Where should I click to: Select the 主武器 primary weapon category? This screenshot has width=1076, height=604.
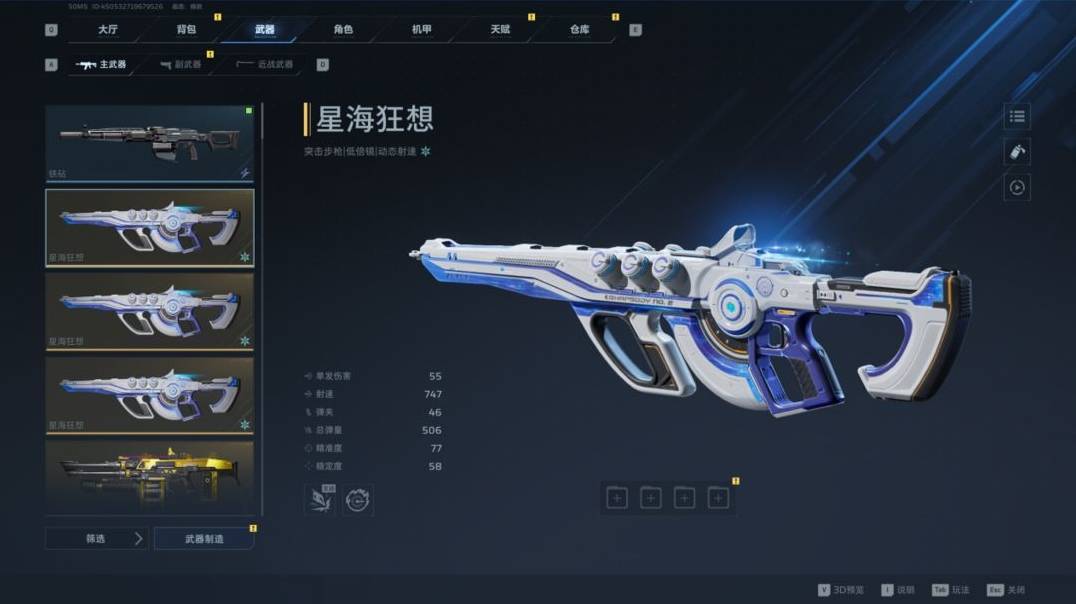point(102,65)
